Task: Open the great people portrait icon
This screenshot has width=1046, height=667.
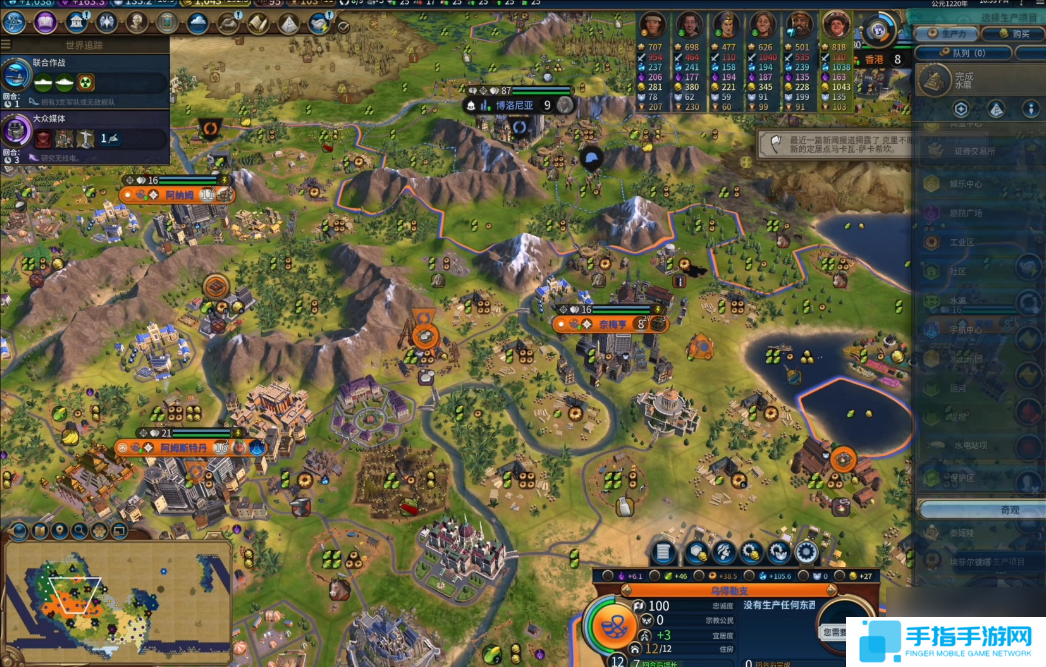Action: click(x=137, y=22)
